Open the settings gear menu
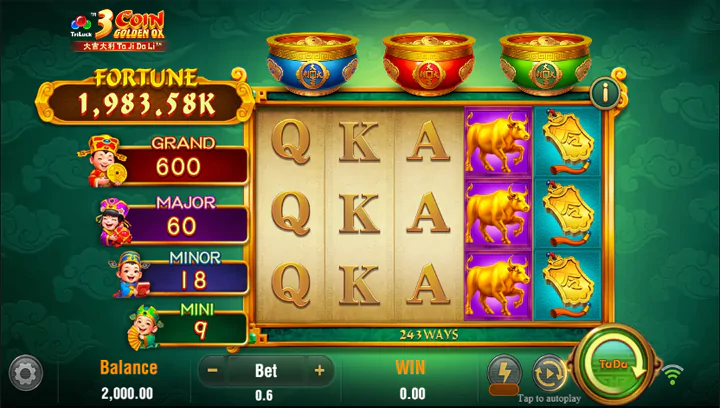720x408 pixels. (x=25, y=373)
